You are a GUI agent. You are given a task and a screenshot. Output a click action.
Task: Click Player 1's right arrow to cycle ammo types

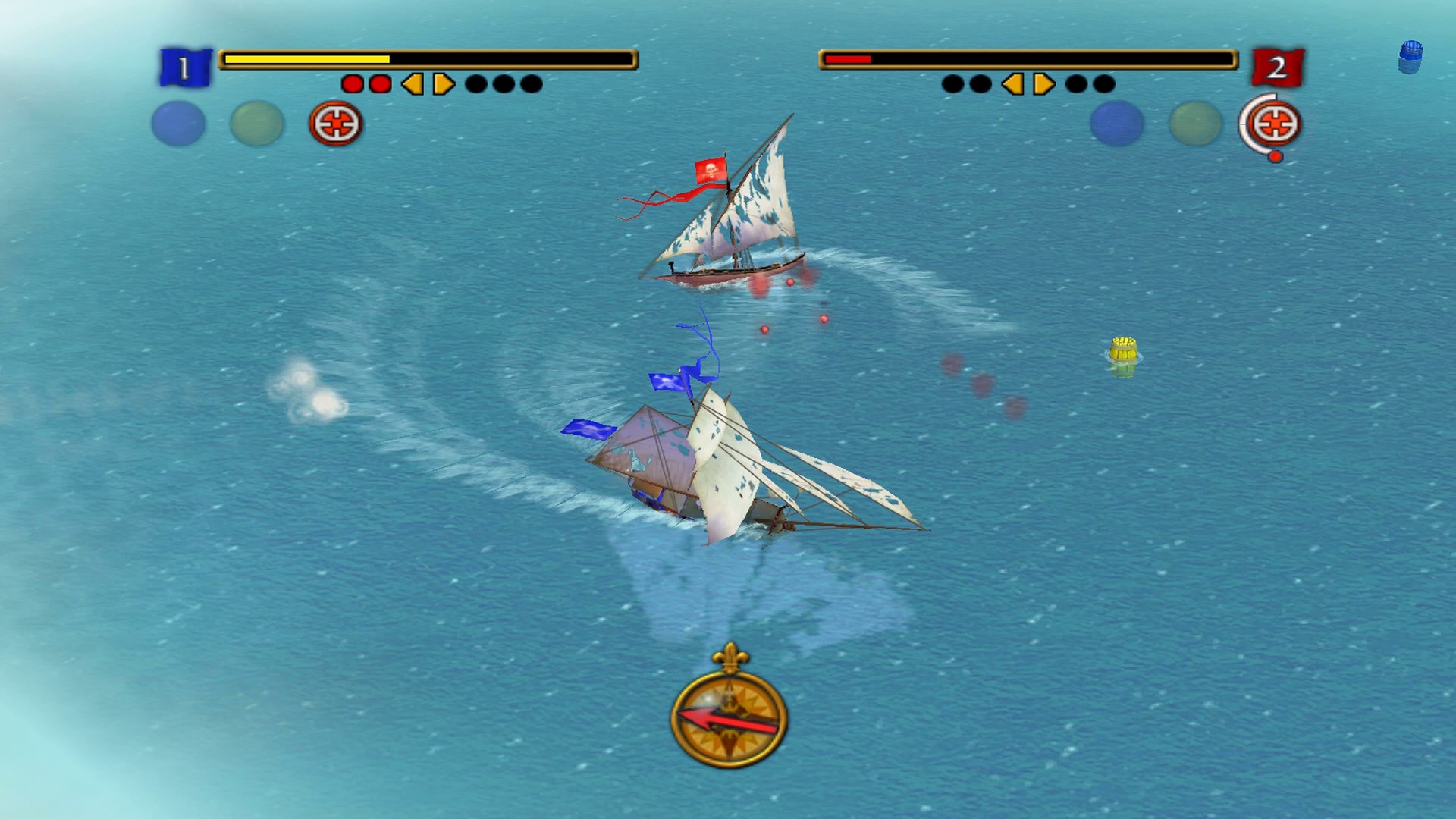coord(444,85)
